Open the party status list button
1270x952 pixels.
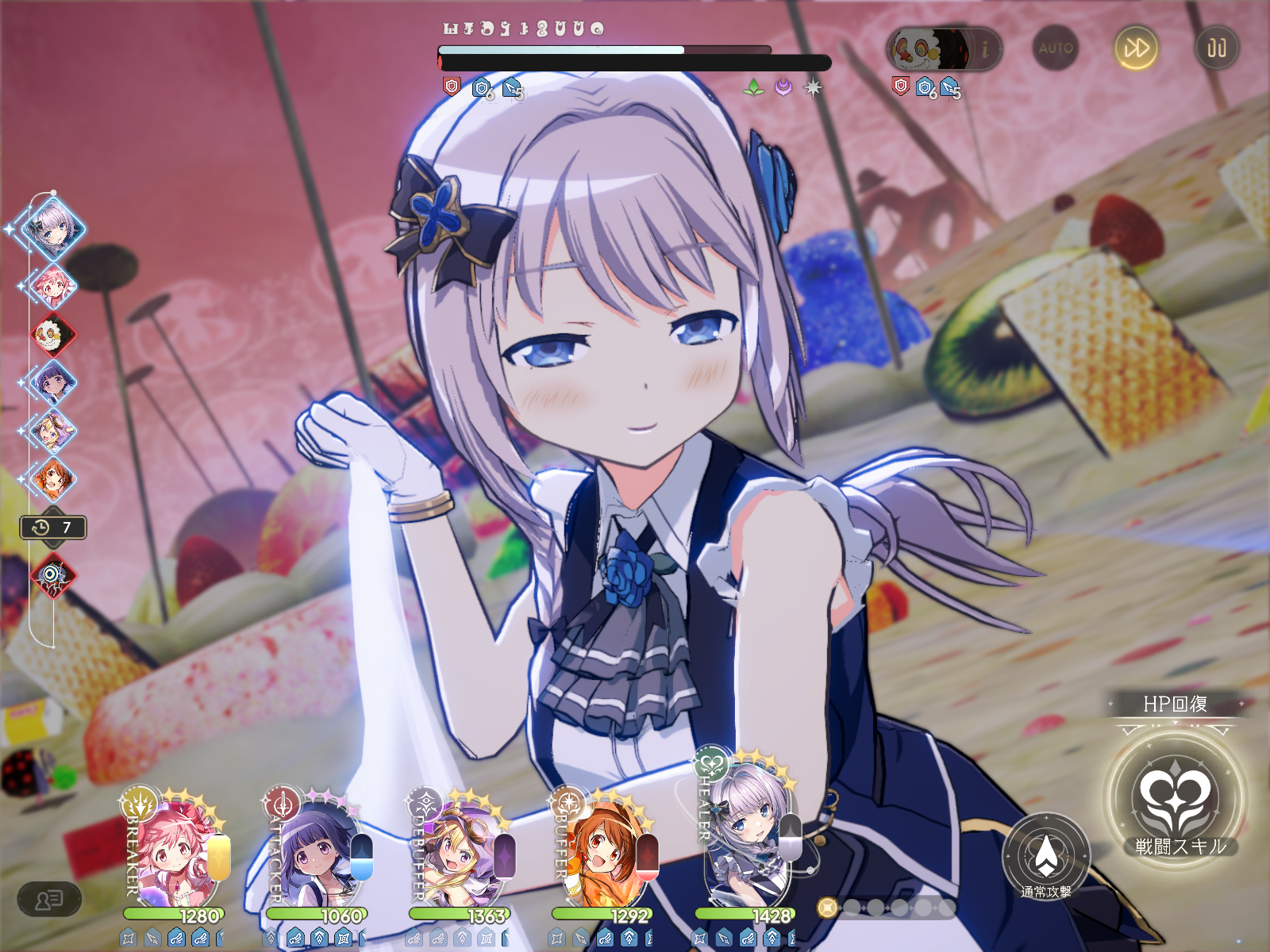coord(49,900)
